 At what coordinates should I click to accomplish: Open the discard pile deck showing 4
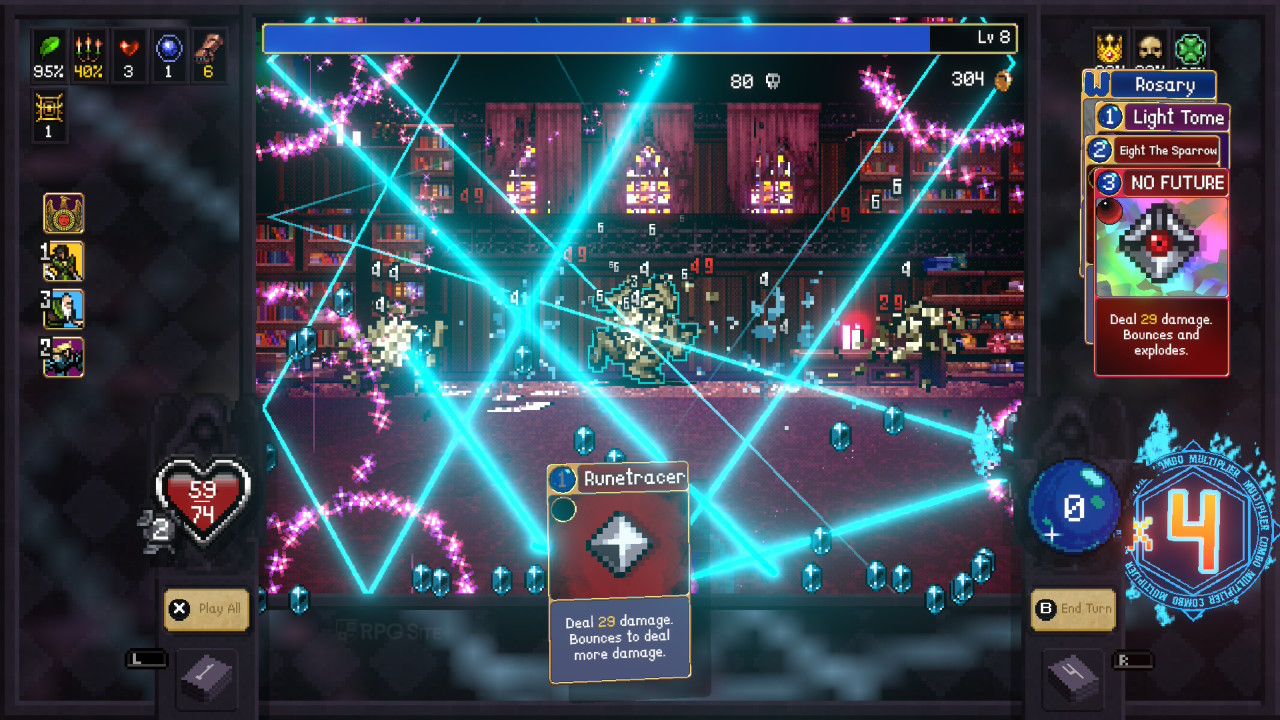pyautogui.click(x=1074, y=680)
